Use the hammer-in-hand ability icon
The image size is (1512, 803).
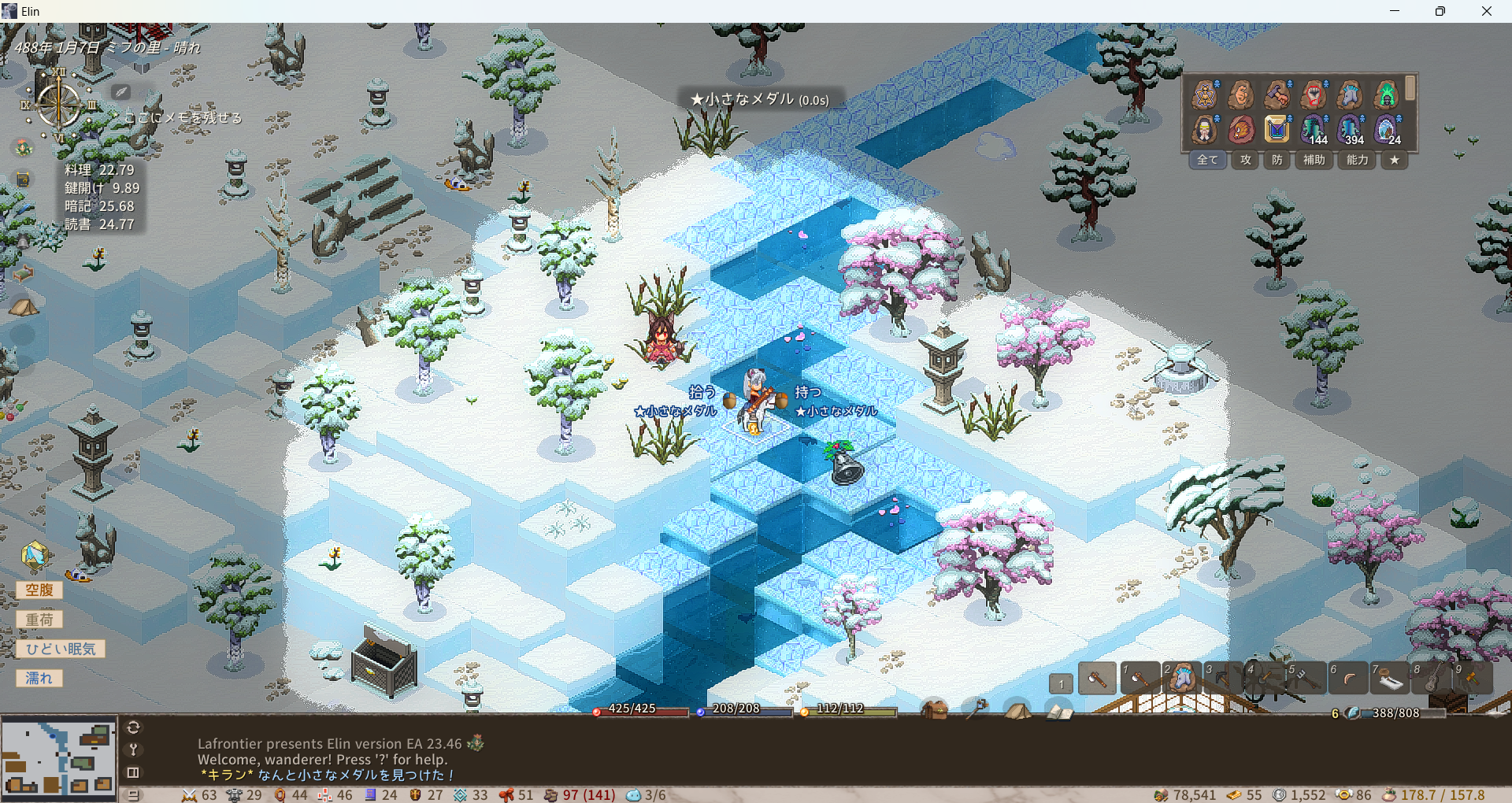(1277, 95)
